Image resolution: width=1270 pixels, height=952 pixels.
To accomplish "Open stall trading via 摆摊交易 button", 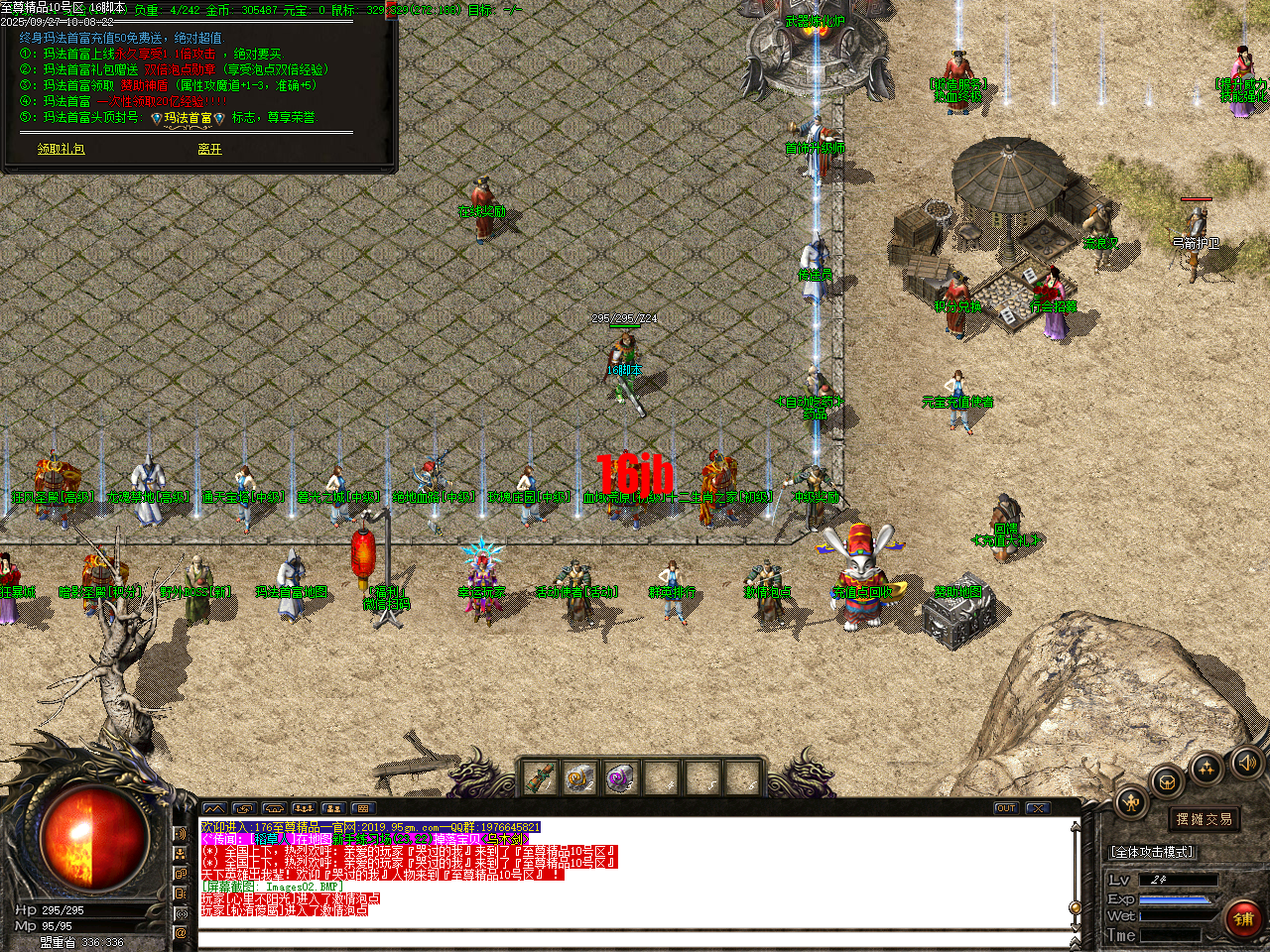I will [1206, 818].
